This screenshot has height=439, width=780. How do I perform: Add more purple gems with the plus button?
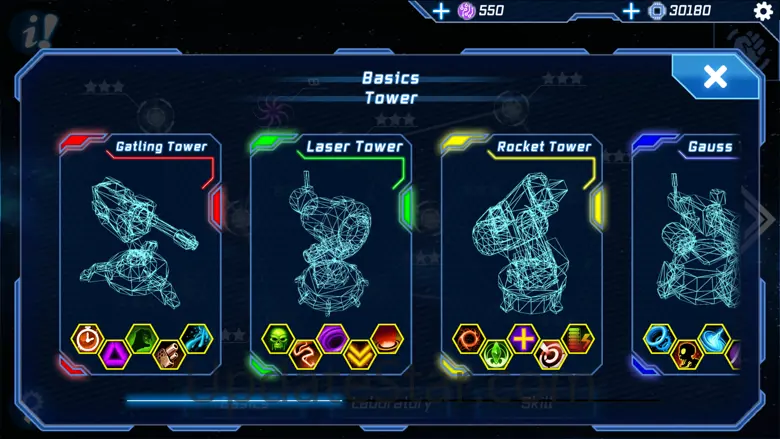(441, 11)
